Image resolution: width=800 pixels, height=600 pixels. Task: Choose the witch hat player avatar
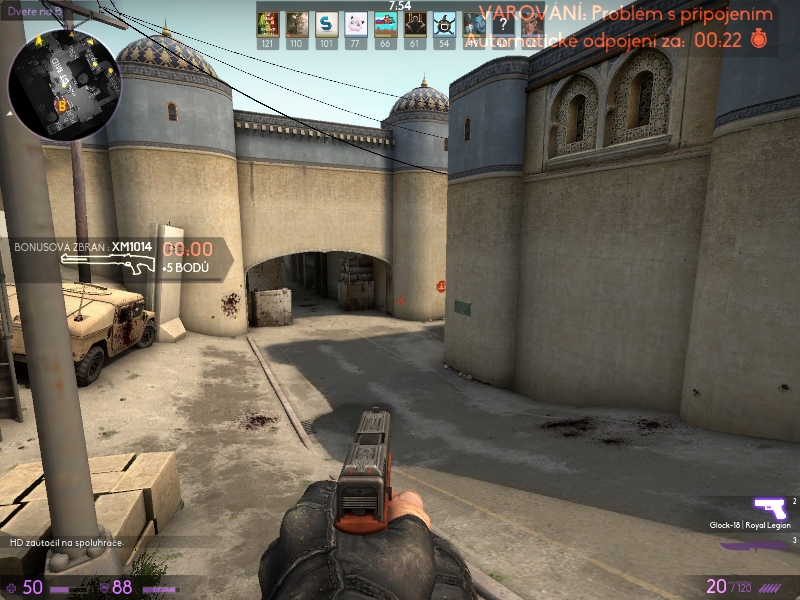coord(444,24)
